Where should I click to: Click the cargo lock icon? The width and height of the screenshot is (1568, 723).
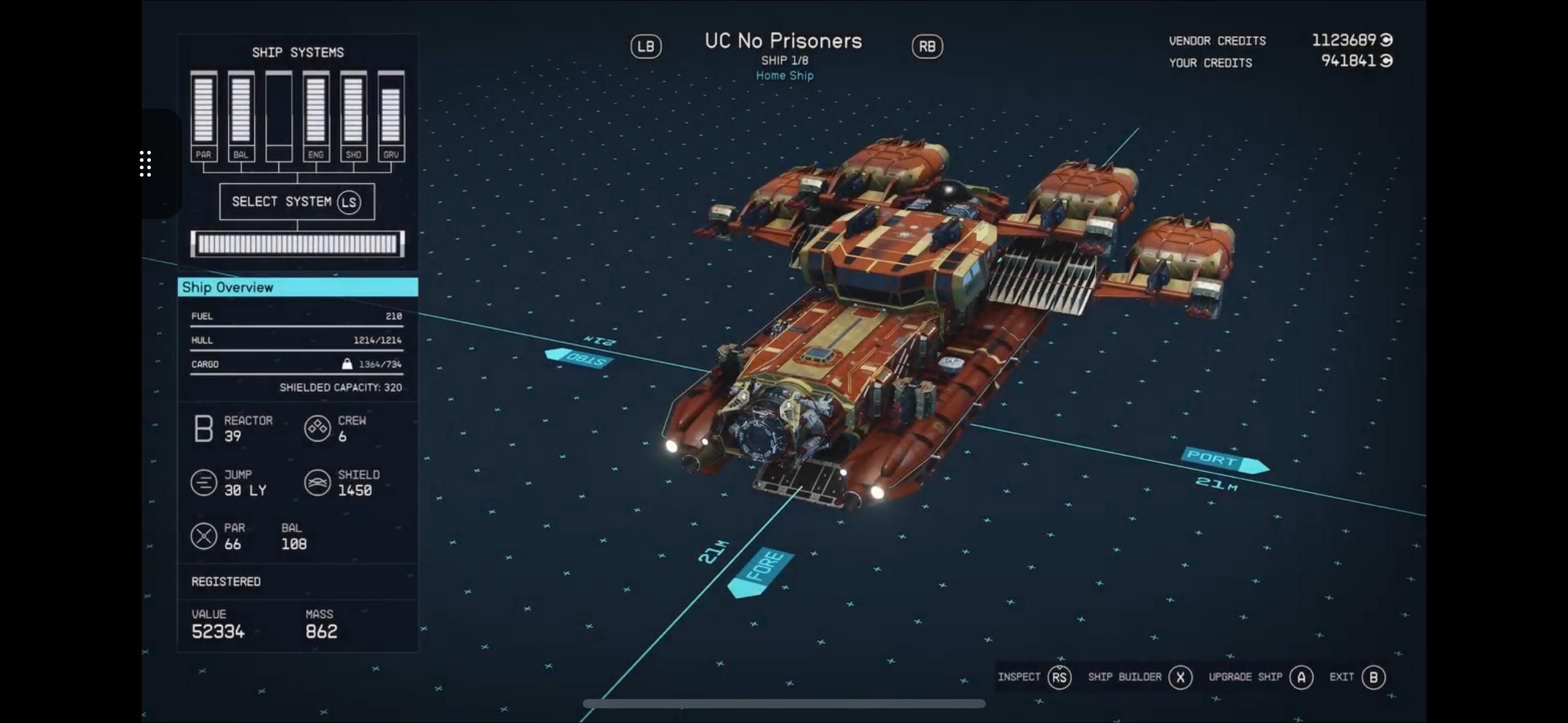click(348, 363)
